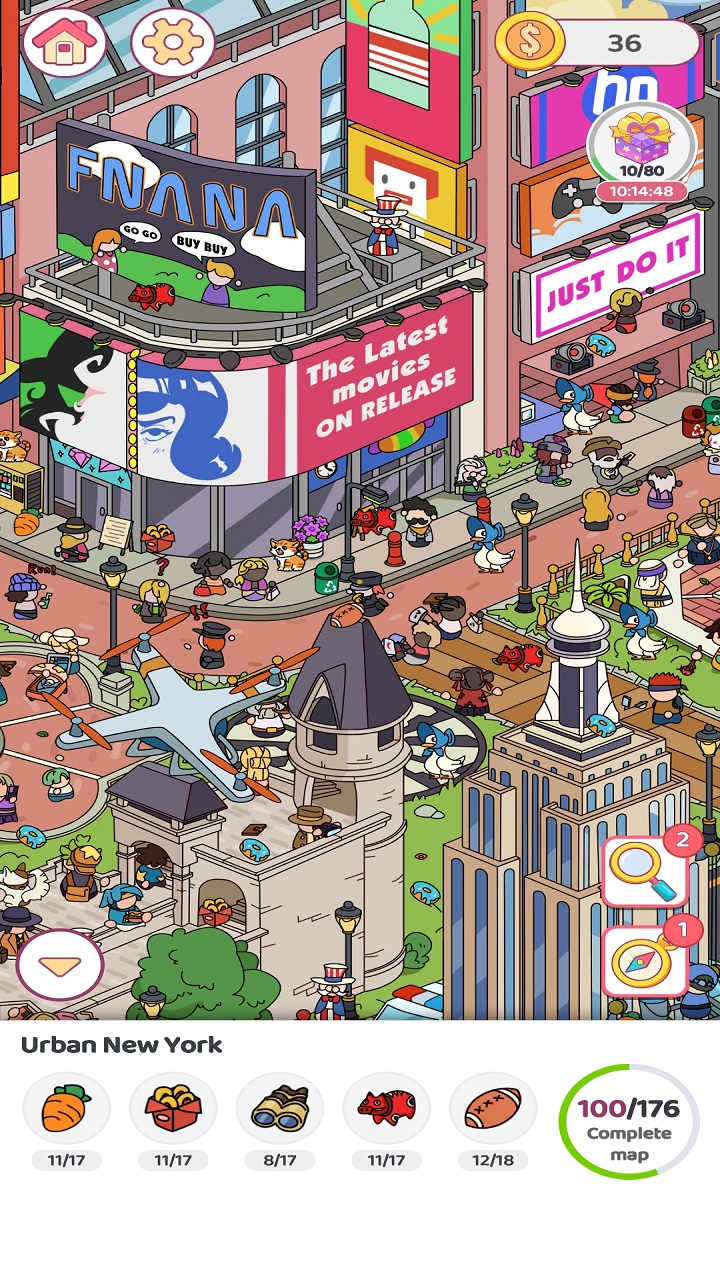Choose the football item tracker
The image size is (720, 1280).
(x=493, y=1108)
